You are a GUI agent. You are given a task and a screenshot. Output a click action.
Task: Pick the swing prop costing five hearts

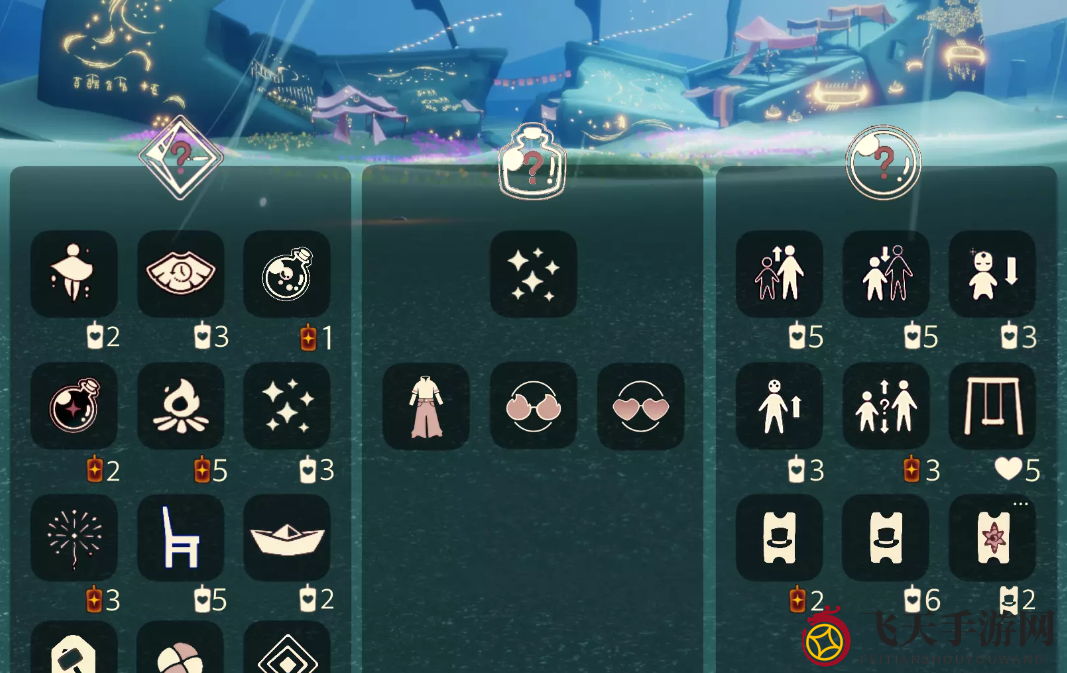[x=992, y=405]
